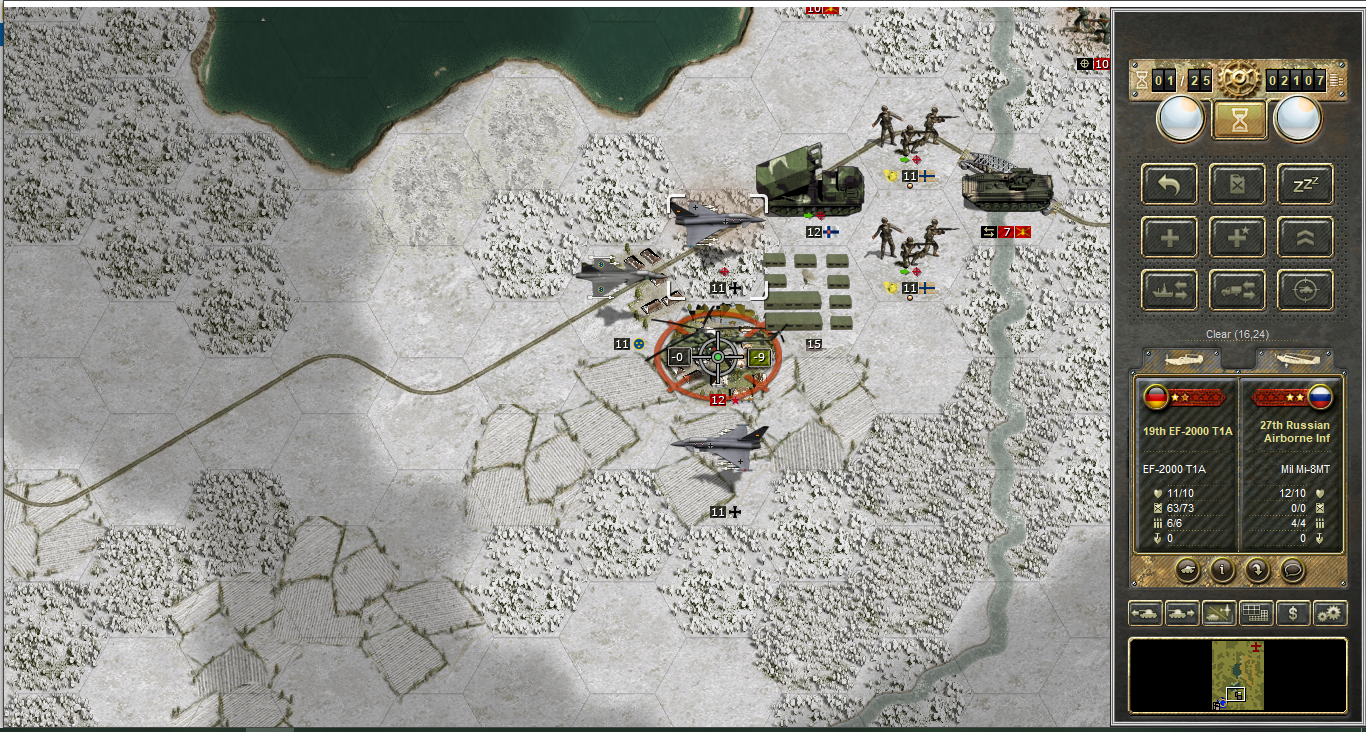Click the fuel canister supply button
Image resolution: width=1366 pixels, height=732 pixels.
click(1238, 185)
